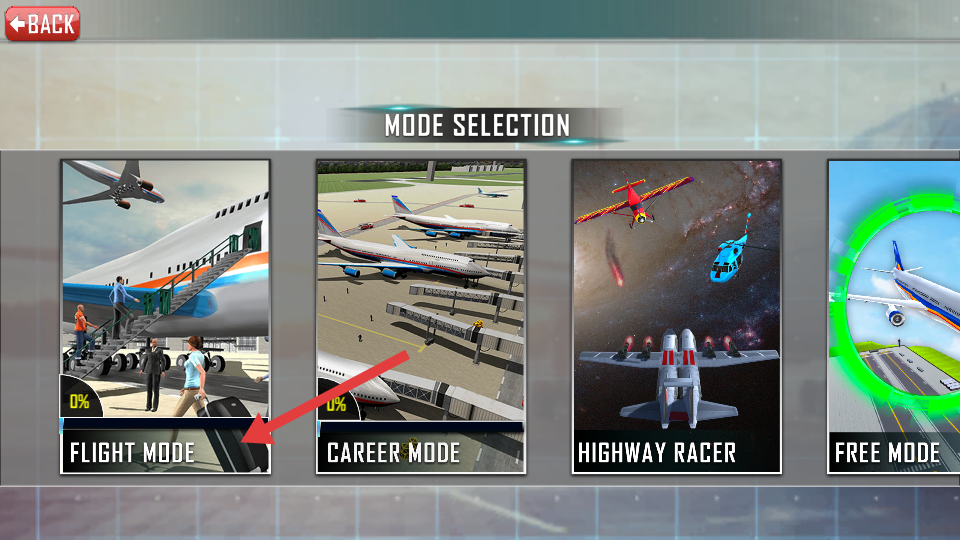Select the Flight Mode card
The image size is (960, 540).
click(165, 315)
